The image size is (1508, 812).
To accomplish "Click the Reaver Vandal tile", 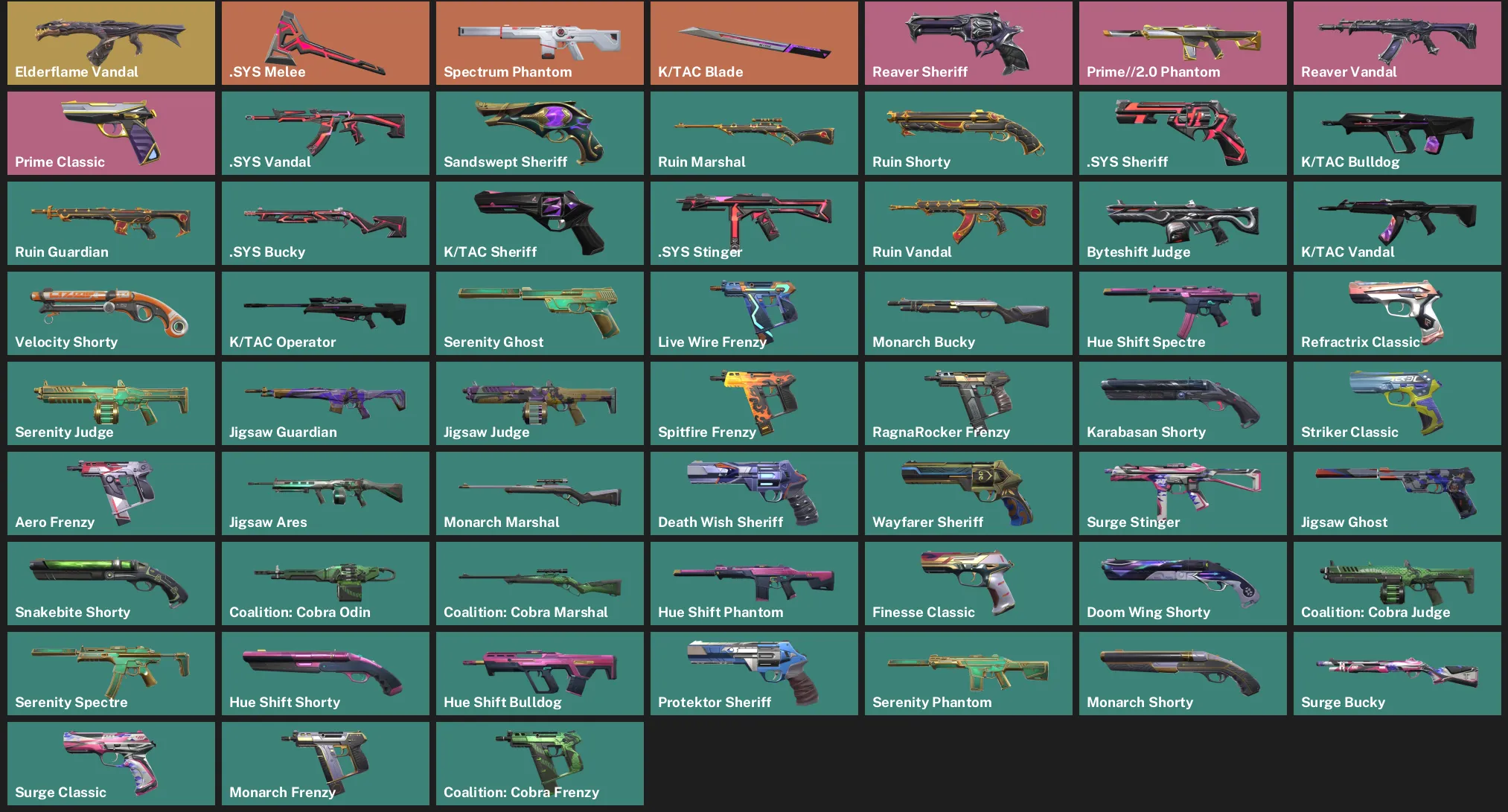I will 1396,42.
